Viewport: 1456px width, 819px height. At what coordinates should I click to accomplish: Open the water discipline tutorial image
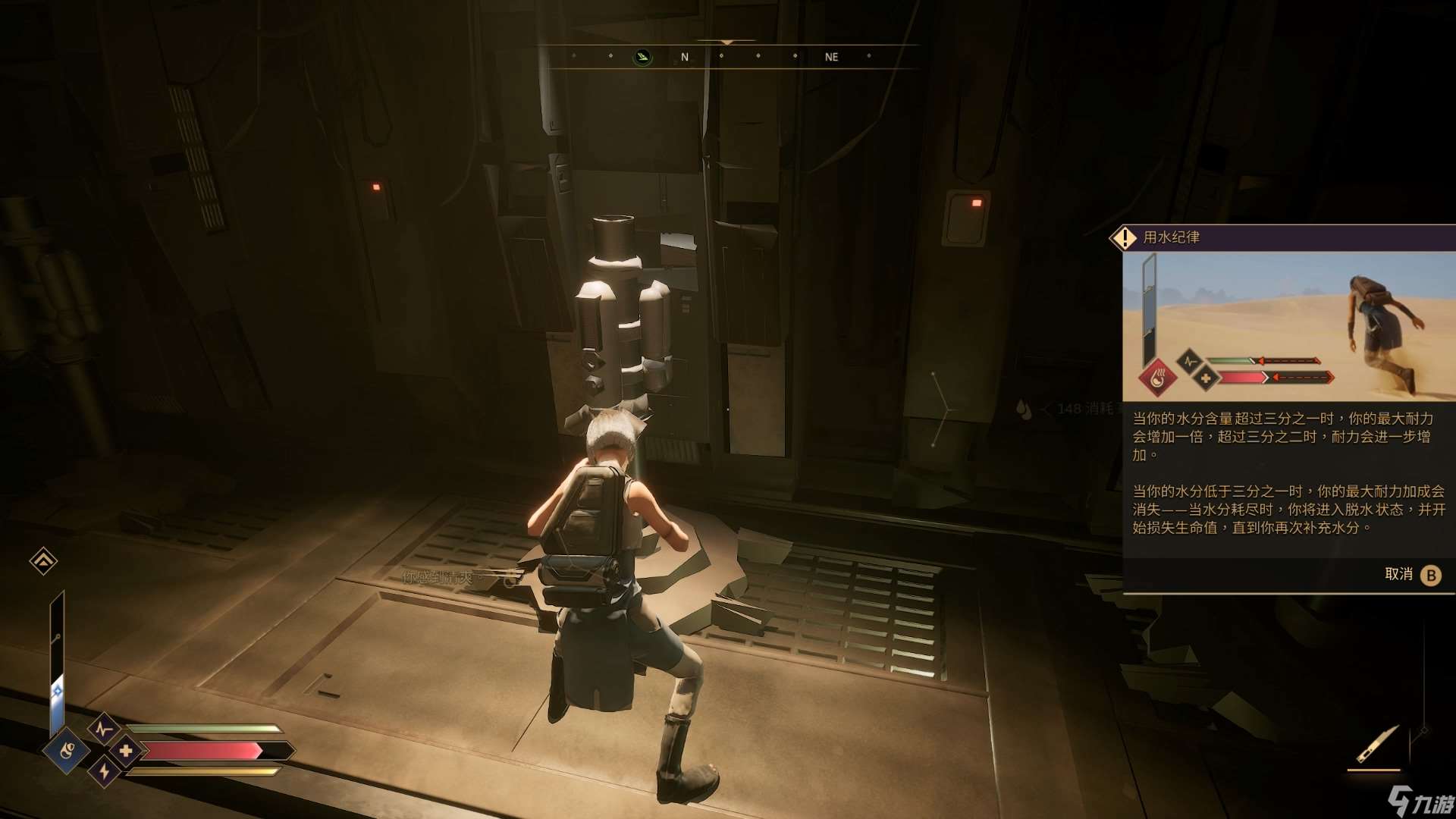pos(1288,327)
